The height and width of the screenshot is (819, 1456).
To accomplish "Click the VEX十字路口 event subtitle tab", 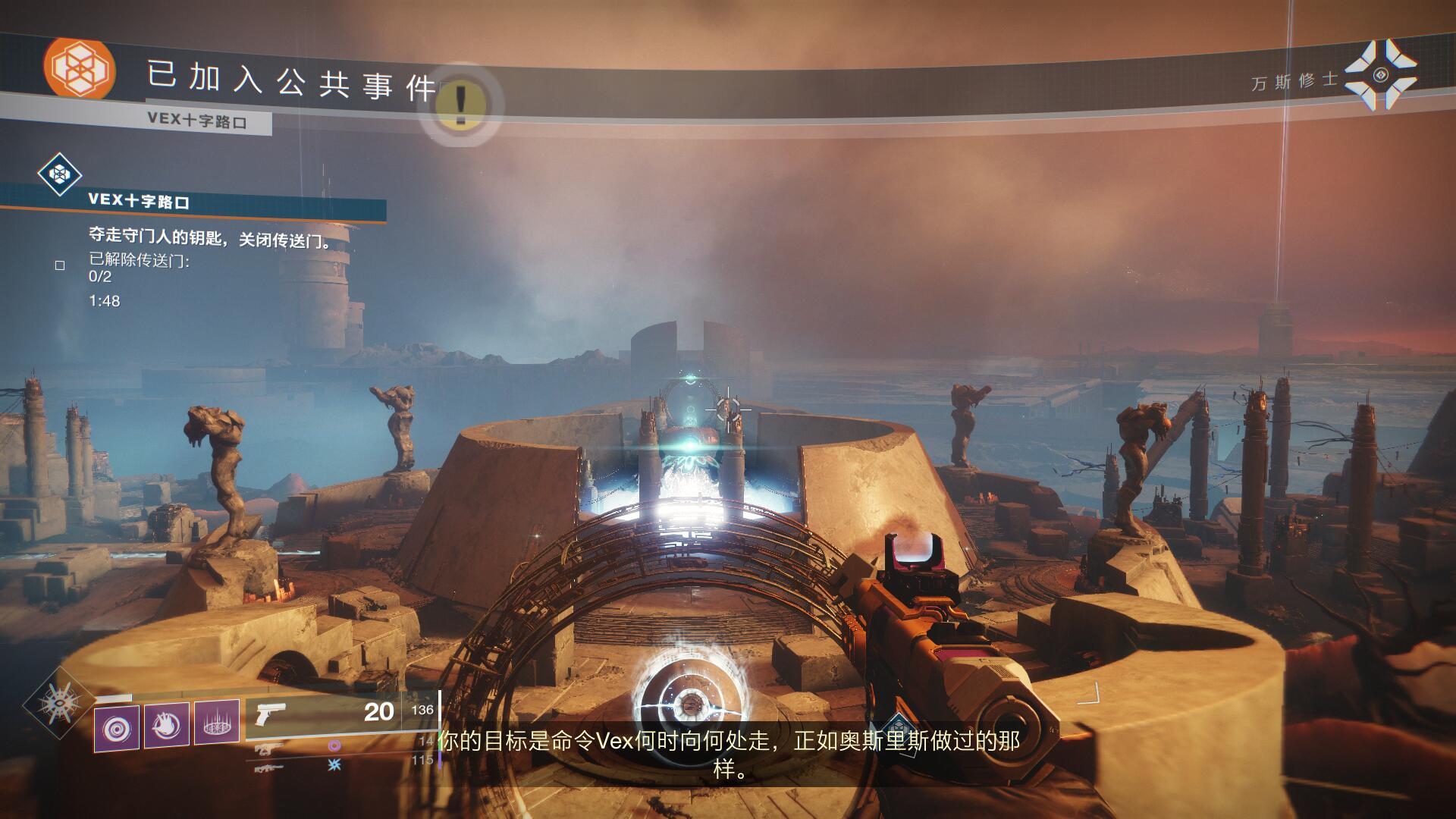I will 197,121.
